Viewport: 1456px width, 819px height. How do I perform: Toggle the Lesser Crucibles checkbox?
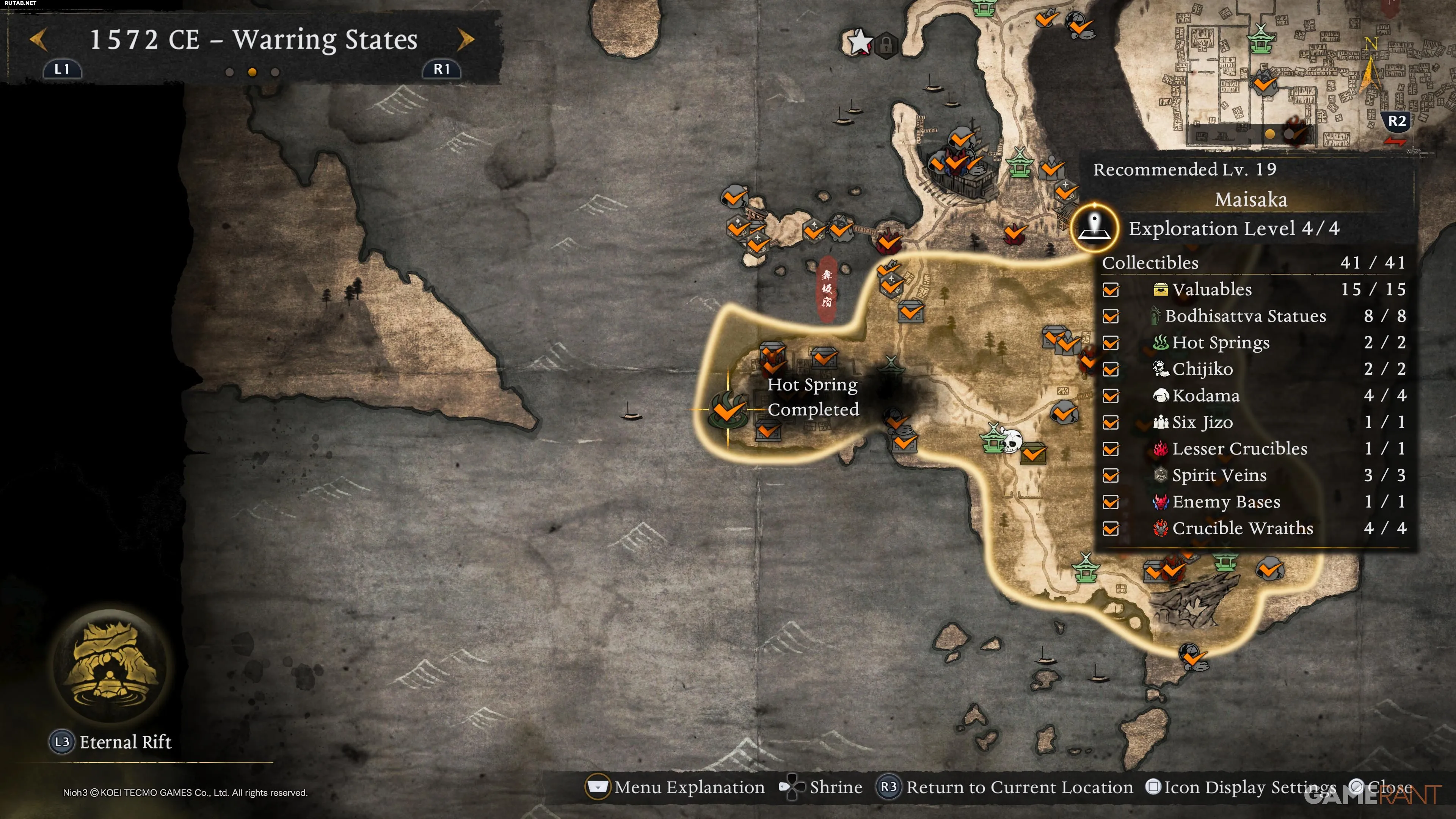coord(1111,449)
